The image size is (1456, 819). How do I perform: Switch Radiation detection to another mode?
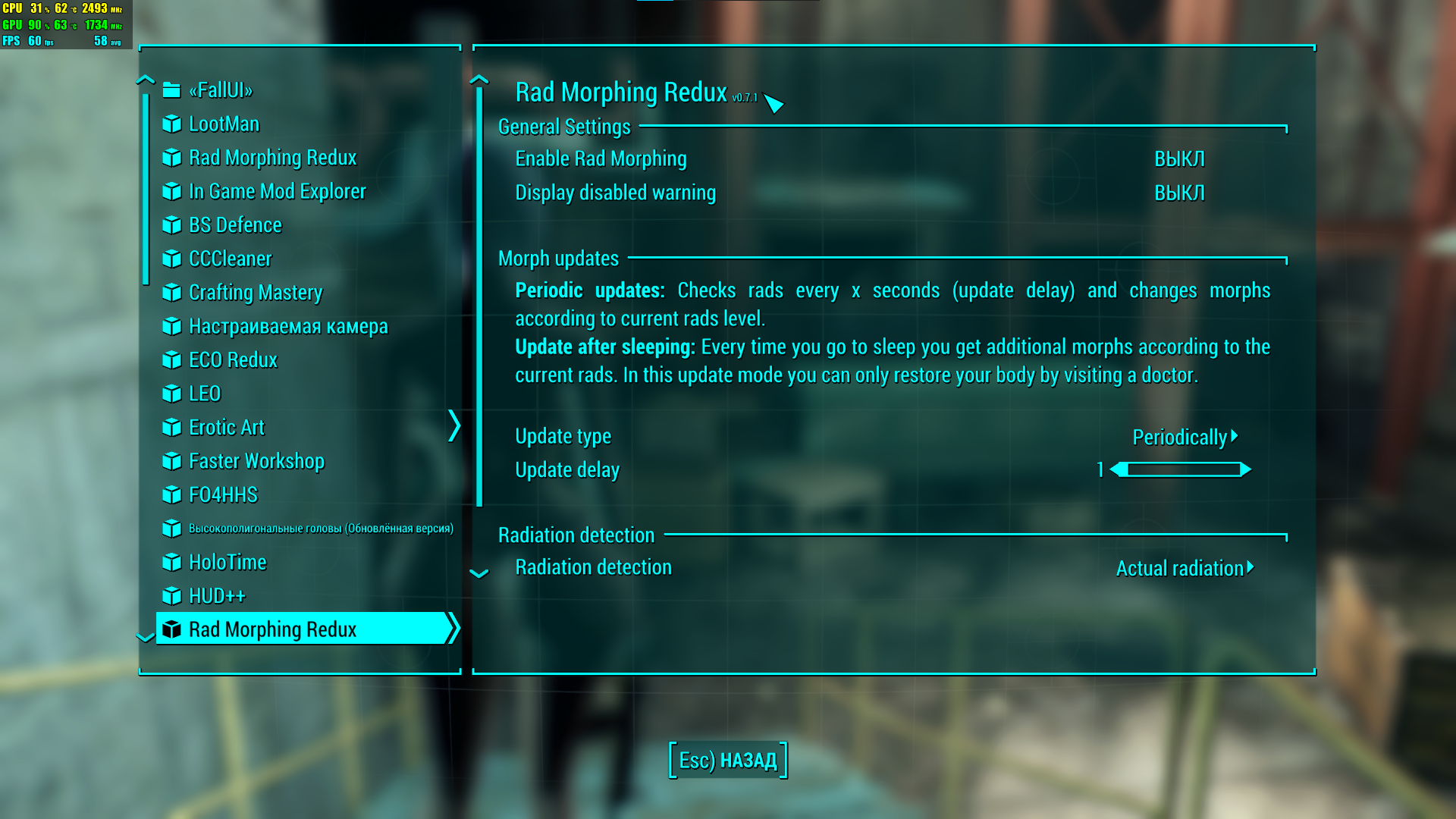tap(1183, 567)
